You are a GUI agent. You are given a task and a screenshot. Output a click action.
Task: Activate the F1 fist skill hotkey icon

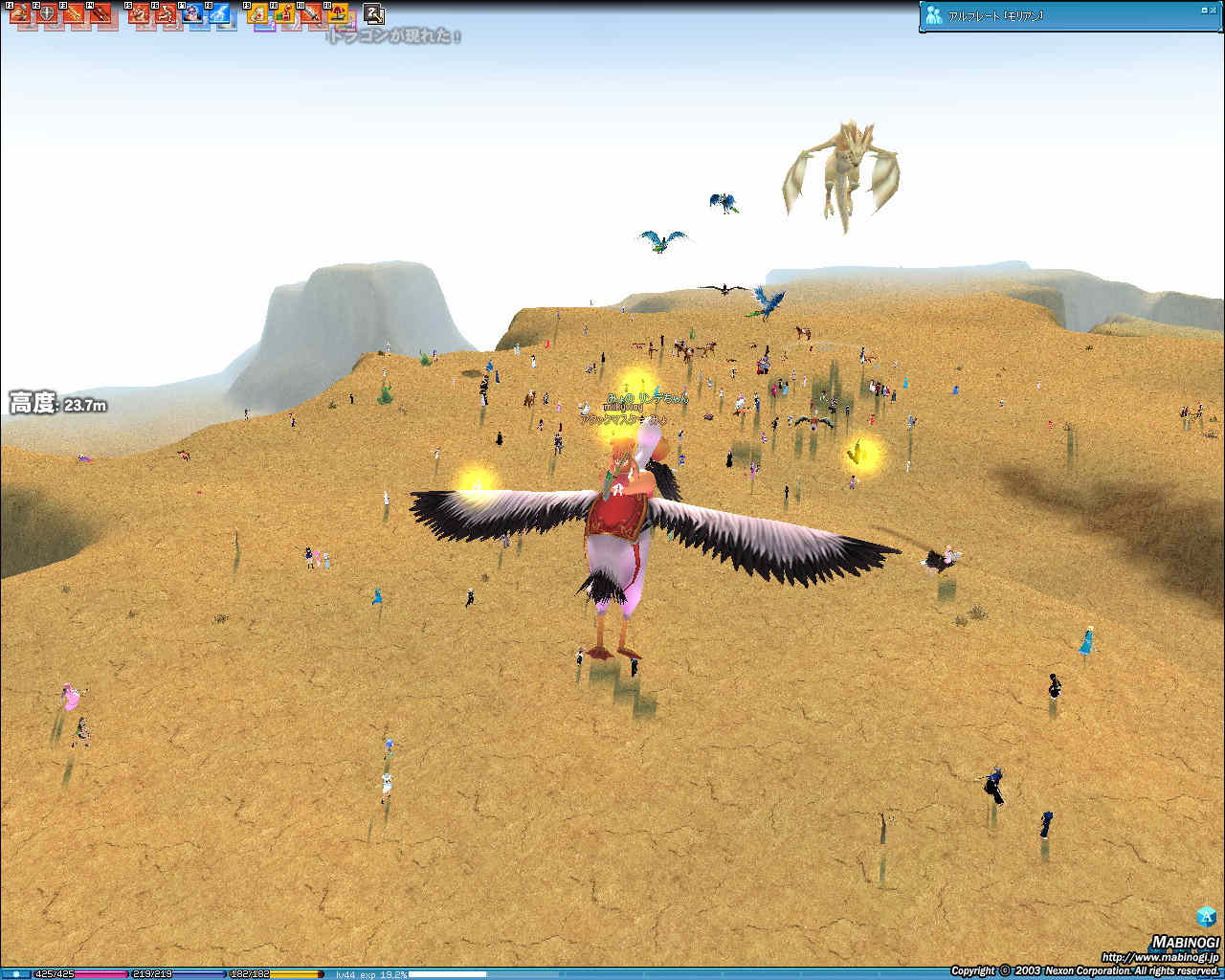click(20, 13)
